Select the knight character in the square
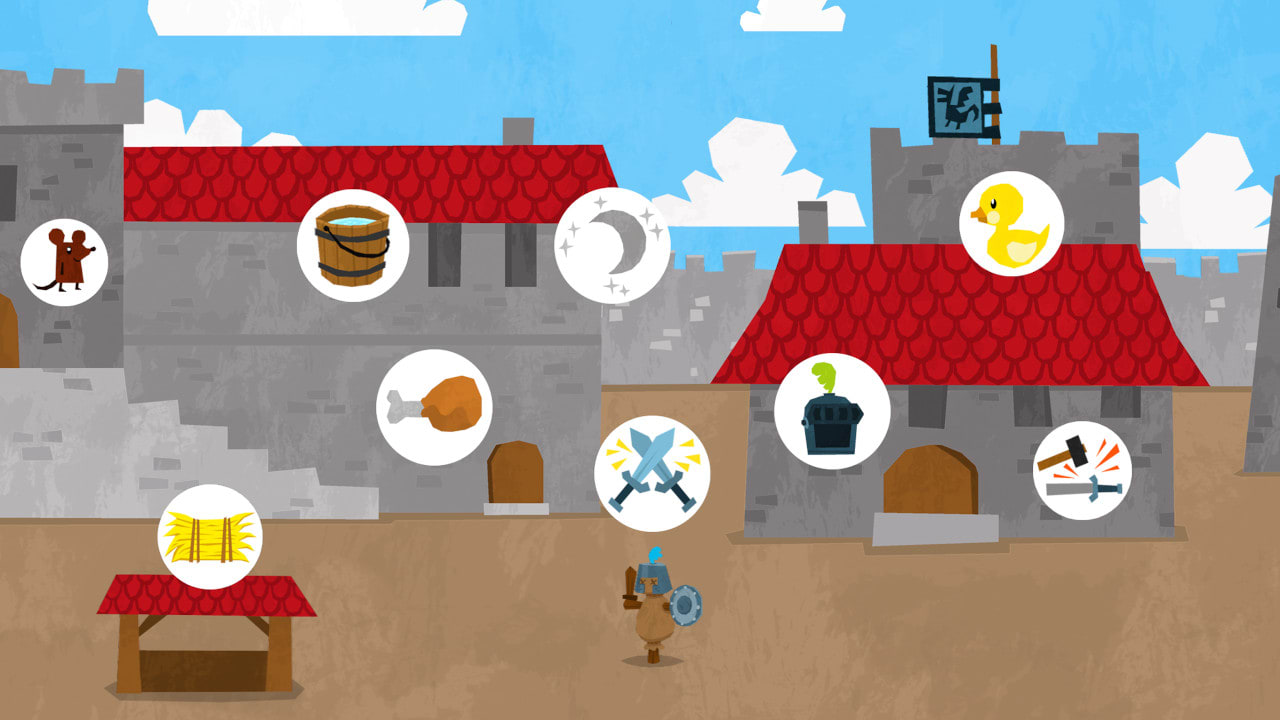 (652, 610)
